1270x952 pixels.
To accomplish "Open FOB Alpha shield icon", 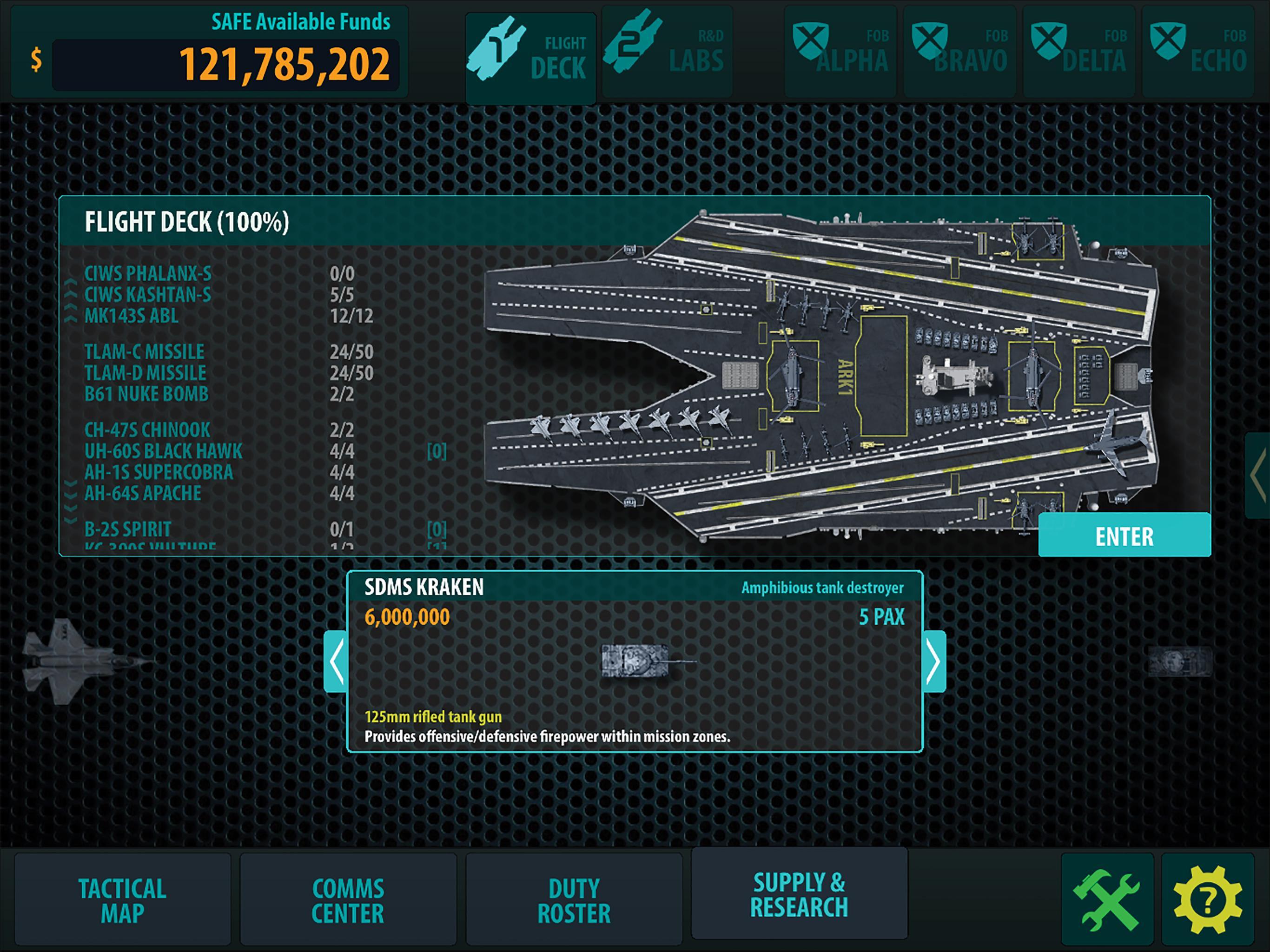I will pyautogui.click(x=840, y=49).
